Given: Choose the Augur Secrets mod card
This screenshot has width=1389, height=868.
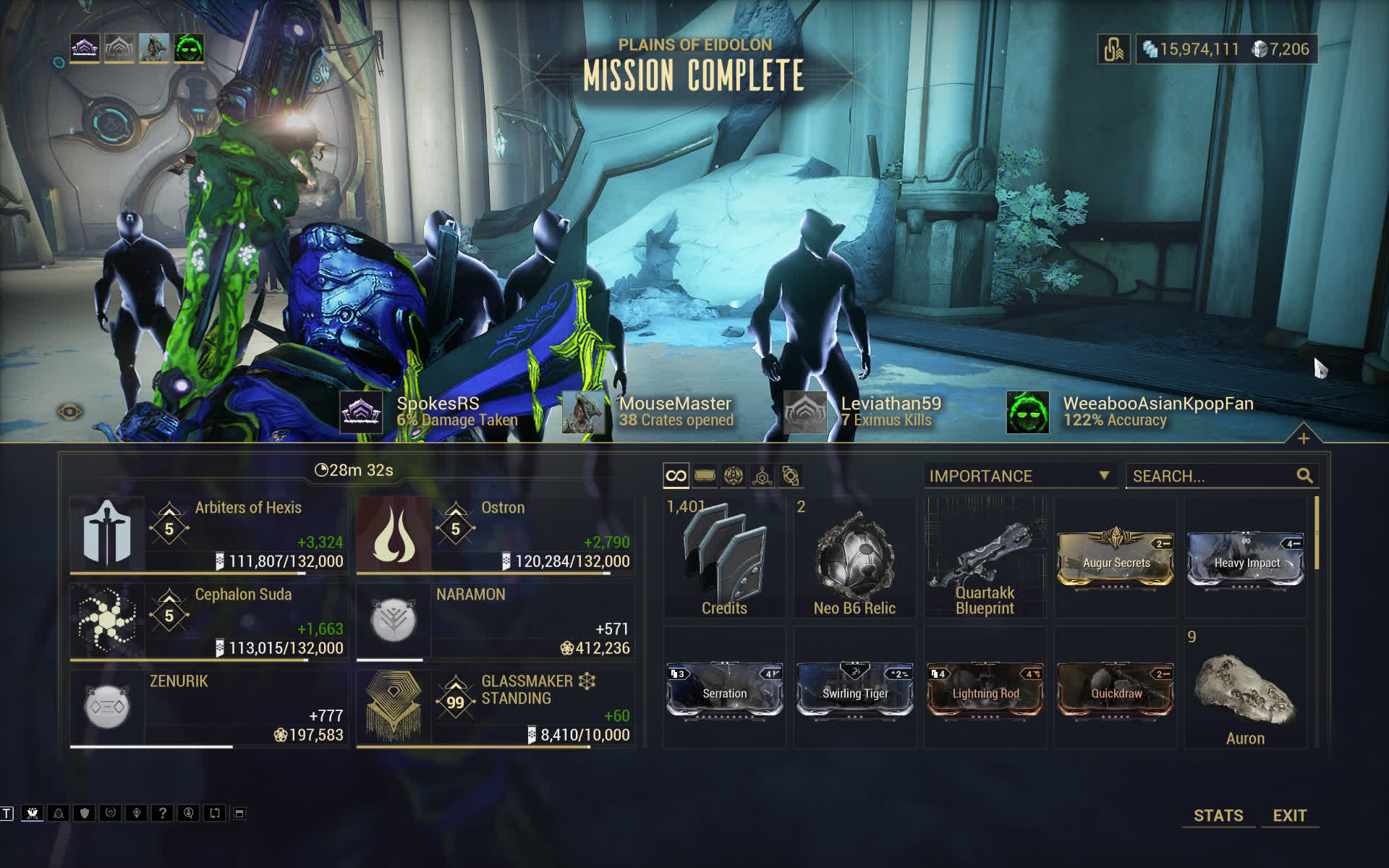Looking at the screenshot, I should [1116, 560].
